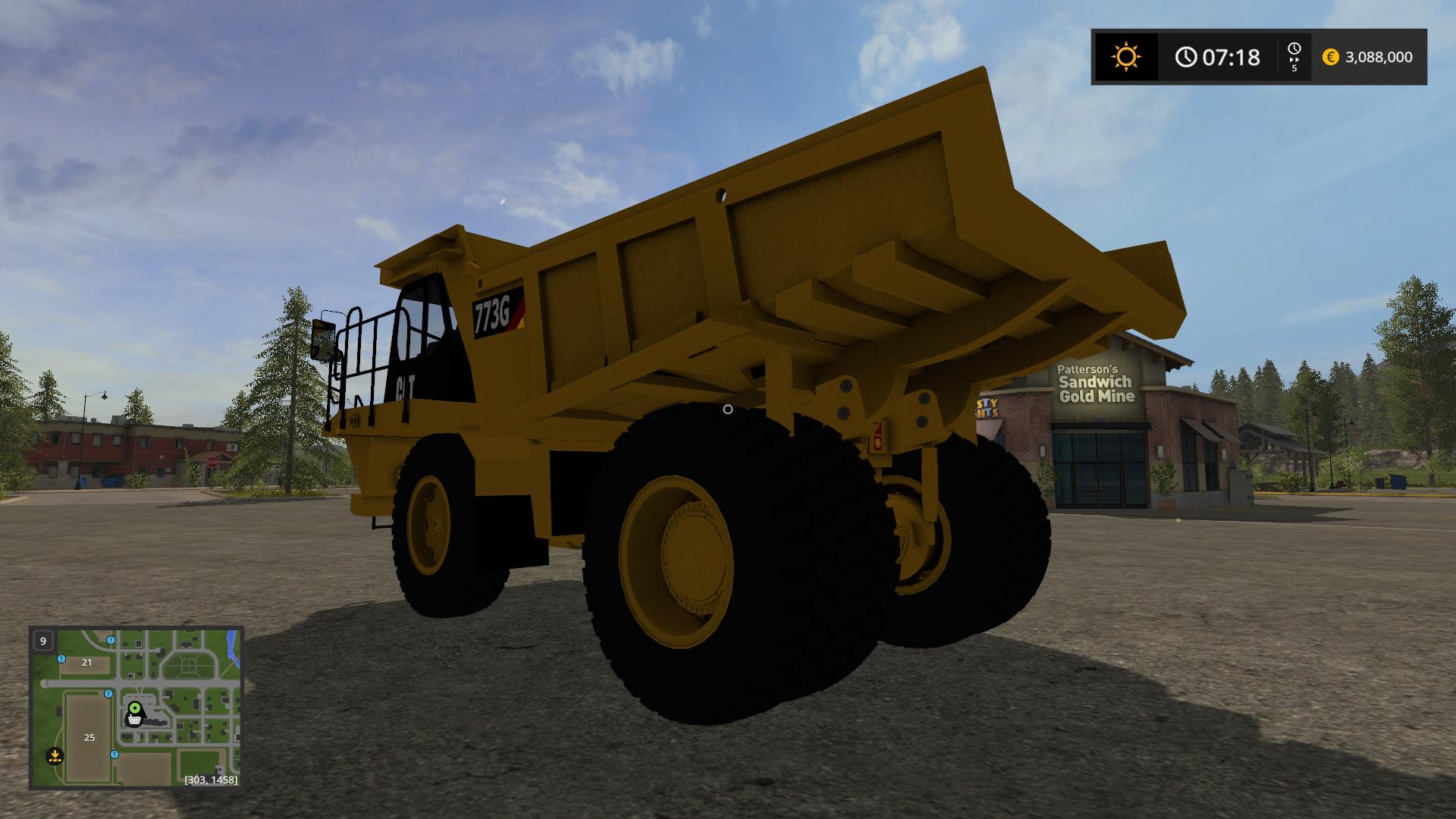The image size is (1456, 819).
Task: Toggle the blue info marker near field 25
Action: (115, 755)
